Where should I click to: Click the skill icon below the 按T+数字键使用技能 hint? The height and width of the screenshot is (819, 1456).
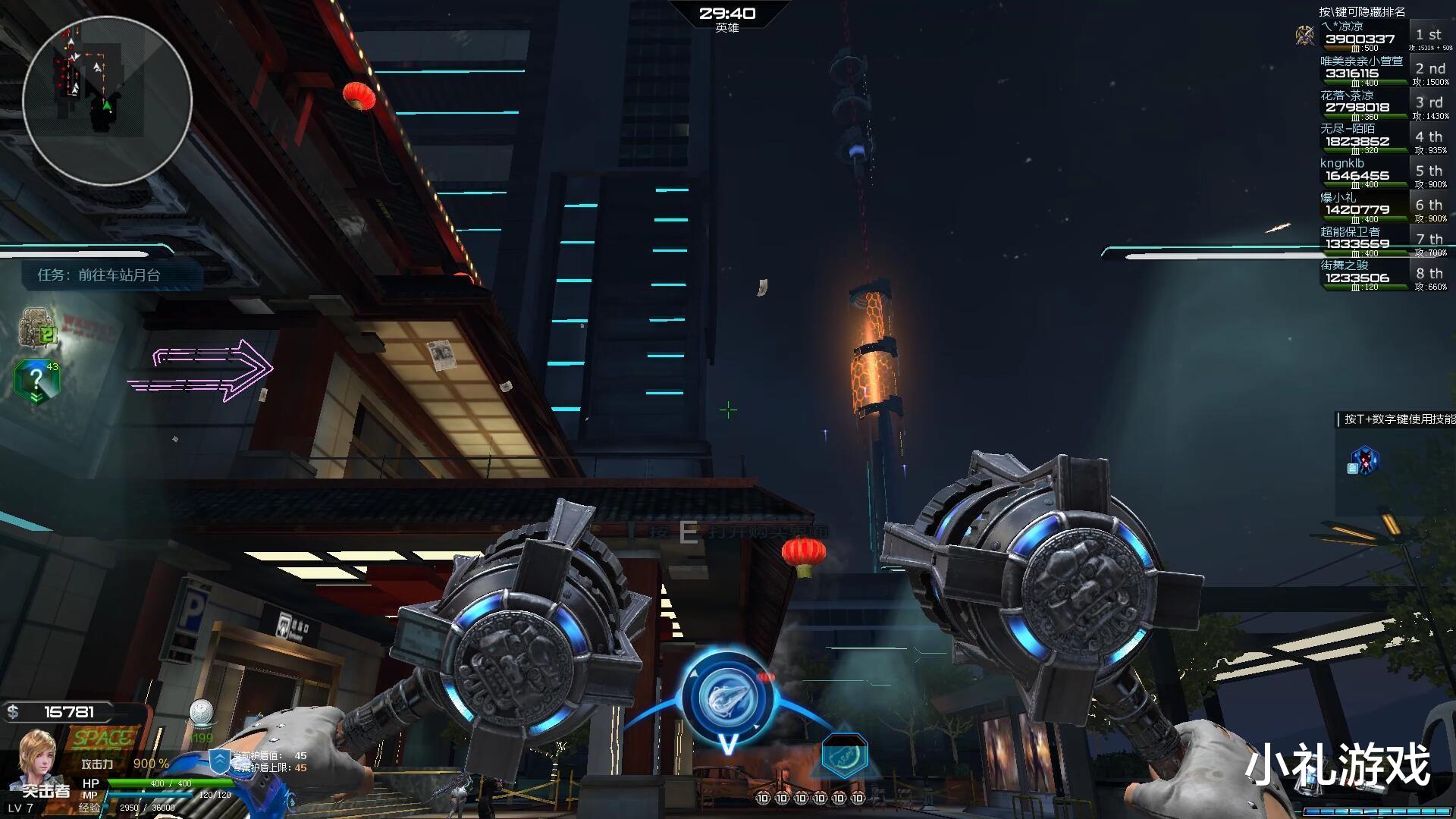(x=1364, y=460)
